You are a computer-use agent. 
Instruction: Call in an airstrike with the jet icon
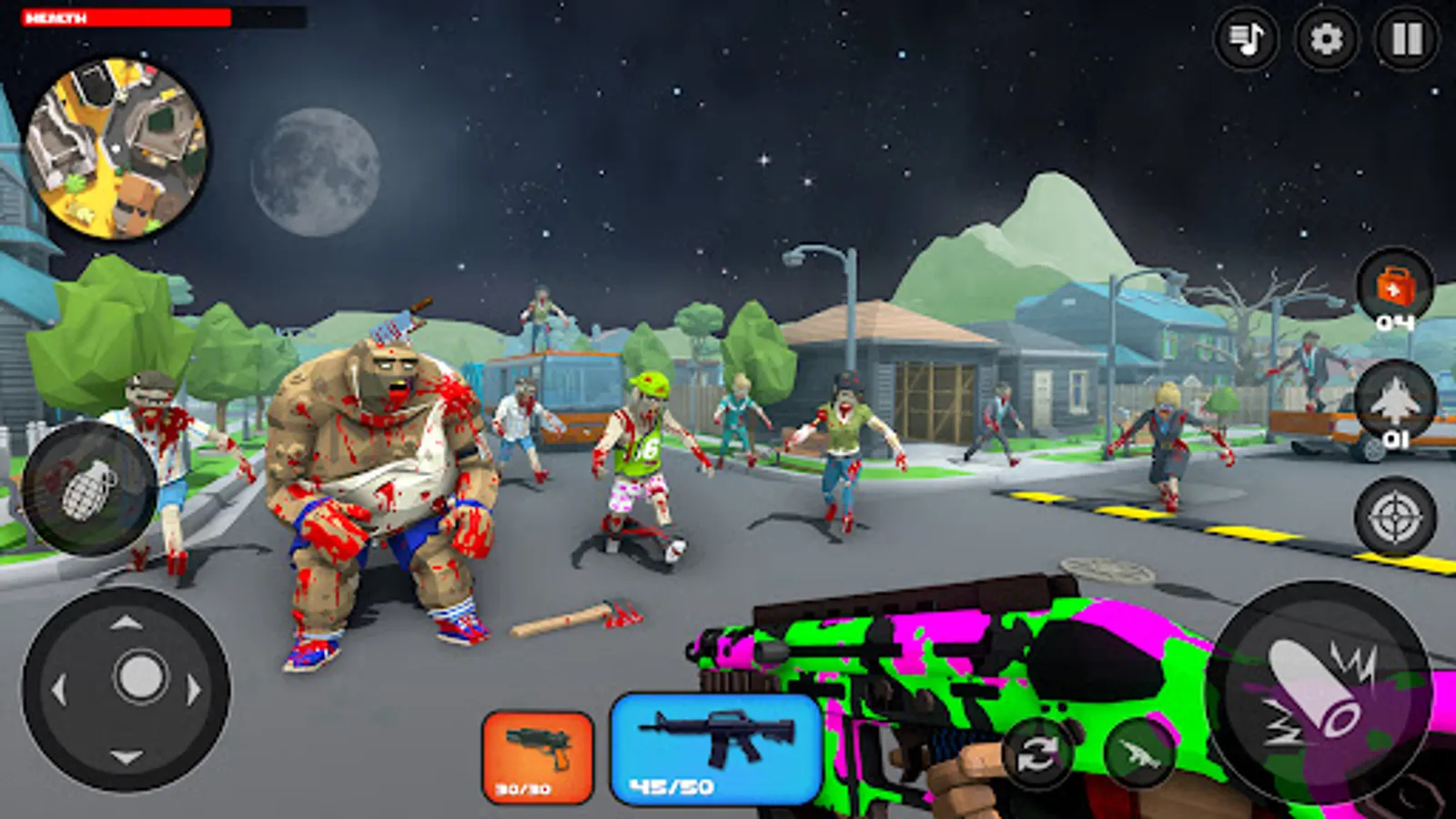(x=1397, y=399)
